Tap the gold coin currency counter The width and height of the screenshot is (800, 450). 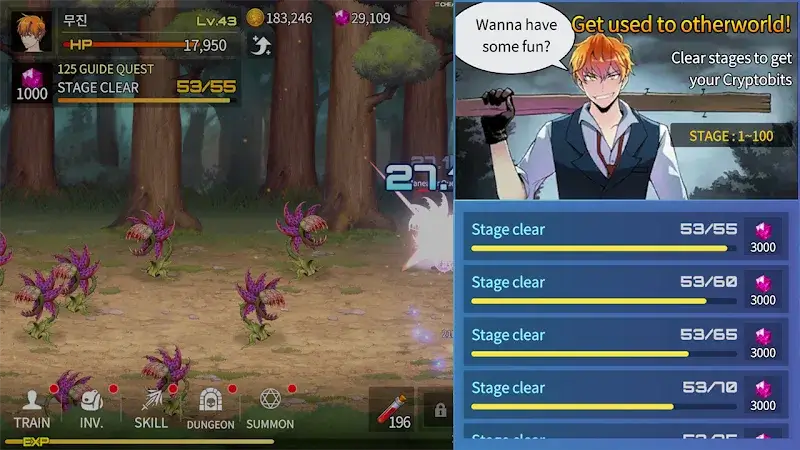tap(280, 18)
